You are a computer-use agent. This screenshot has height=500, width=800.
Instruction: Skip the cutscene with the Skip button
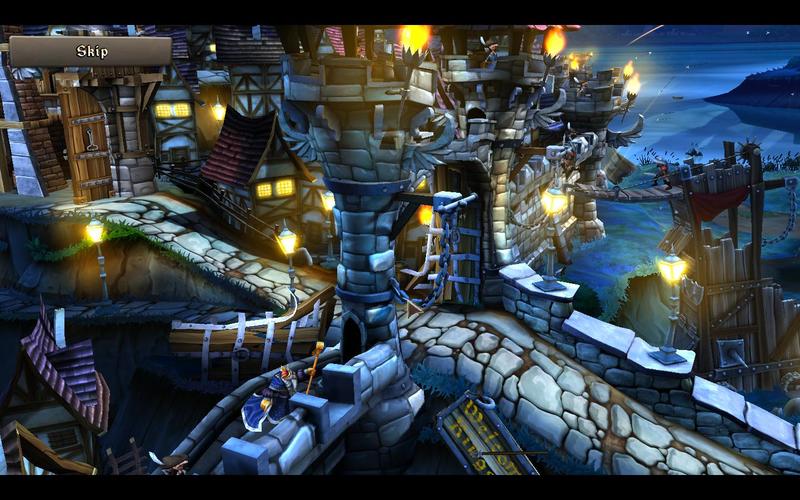pos(91,51)
